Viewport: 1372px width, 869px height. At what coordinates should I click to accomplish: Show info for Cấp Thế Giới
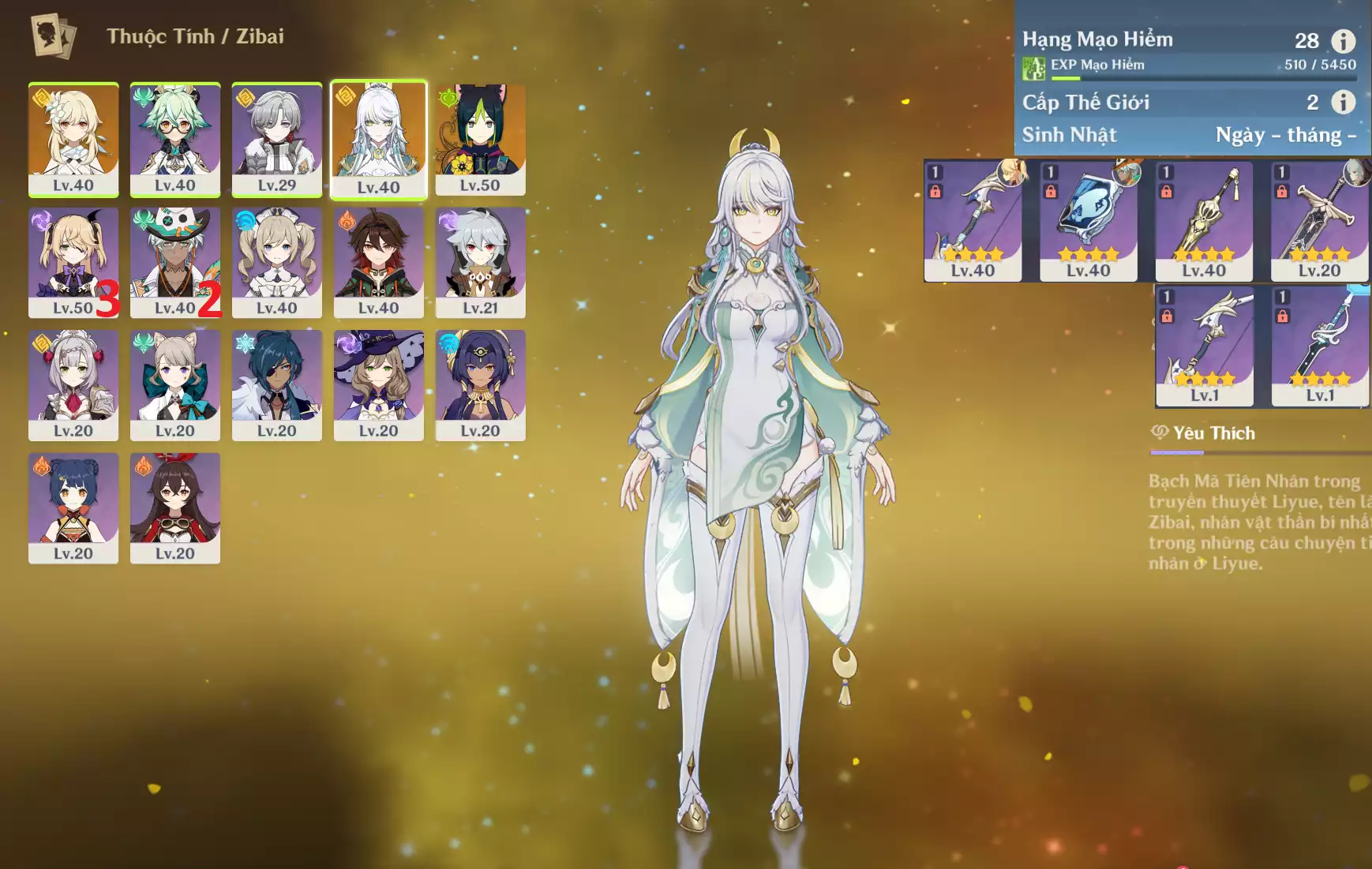point(1343,102)
